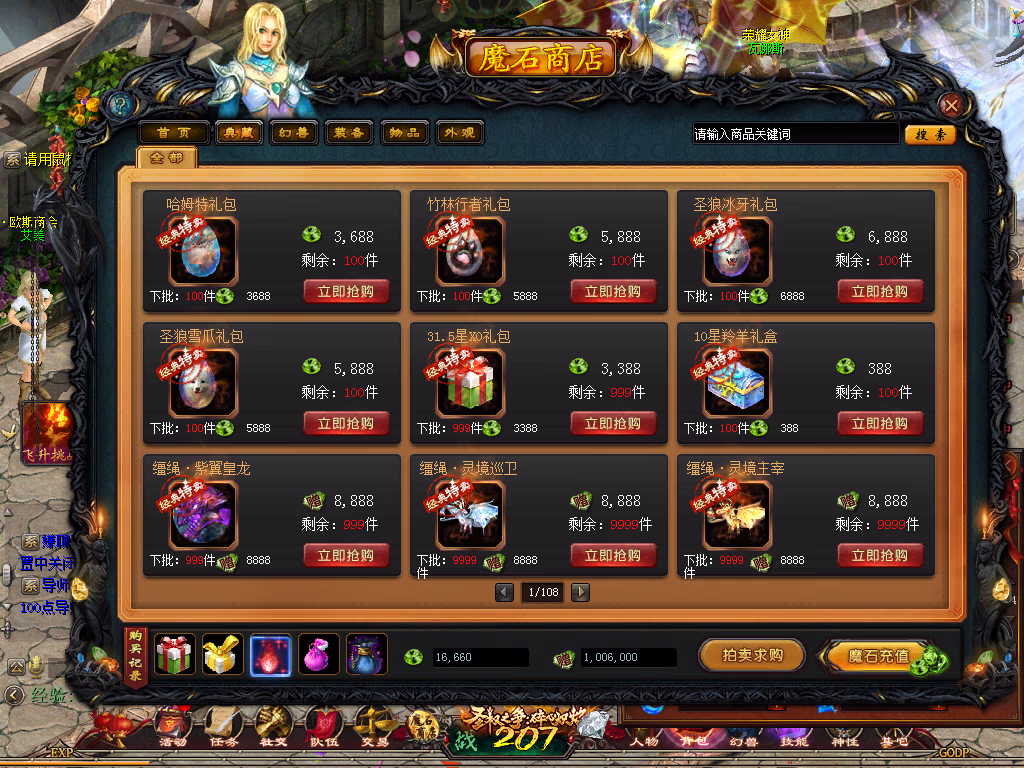
Task: Click 立即抢购 for 圣狼冰牙礼包
Action: coord(880,292)
